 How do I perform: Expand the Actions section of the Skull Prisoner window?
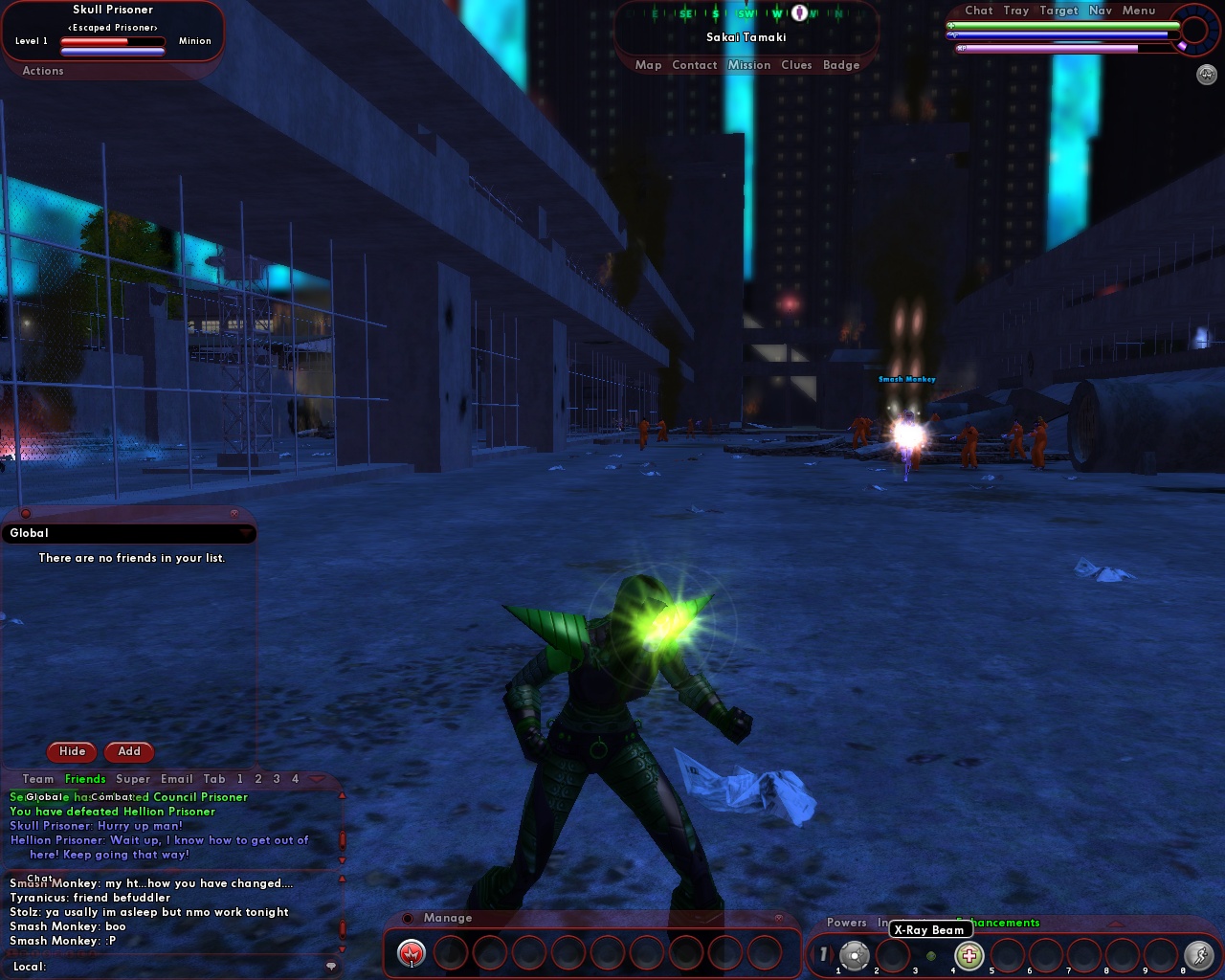(x=41, y=71)
